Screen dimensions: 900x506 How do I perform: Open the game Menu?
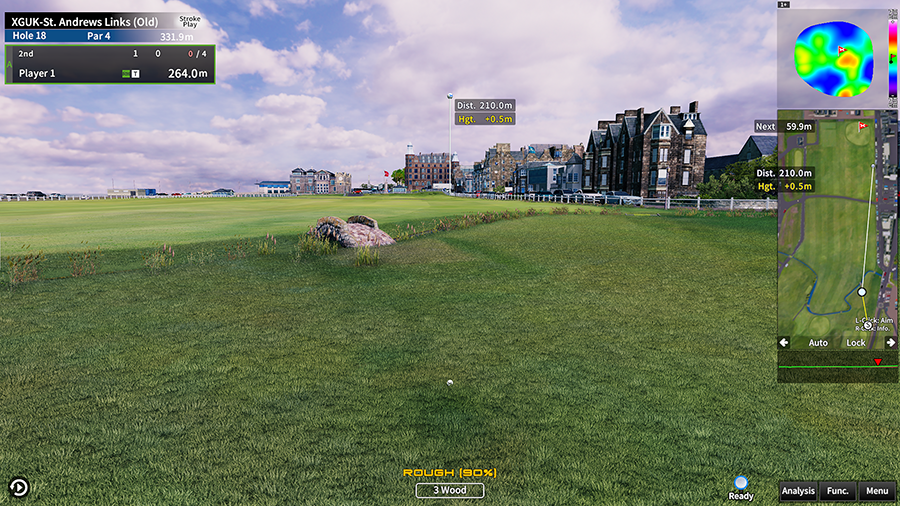(x=877, y=491)
